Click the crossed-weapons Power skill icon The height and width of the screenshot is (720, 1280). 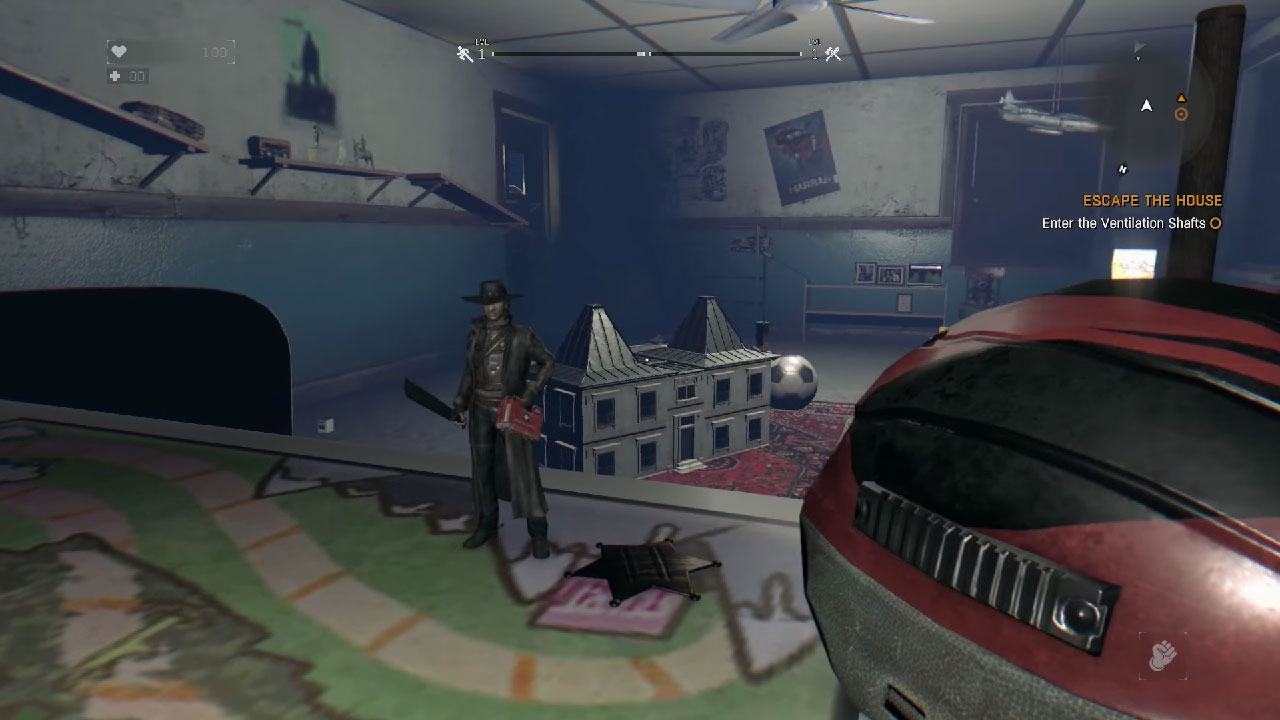click(831, 55)
